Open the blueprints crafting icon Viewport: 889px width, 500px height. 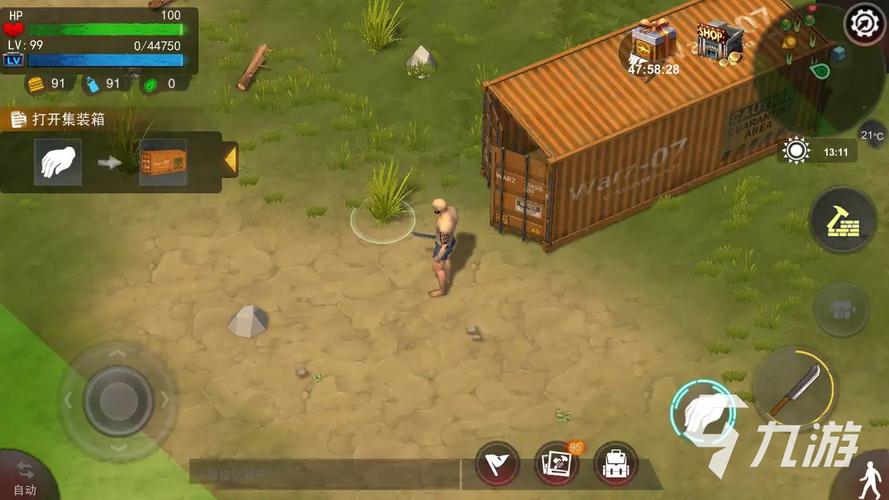pos(557,463)
